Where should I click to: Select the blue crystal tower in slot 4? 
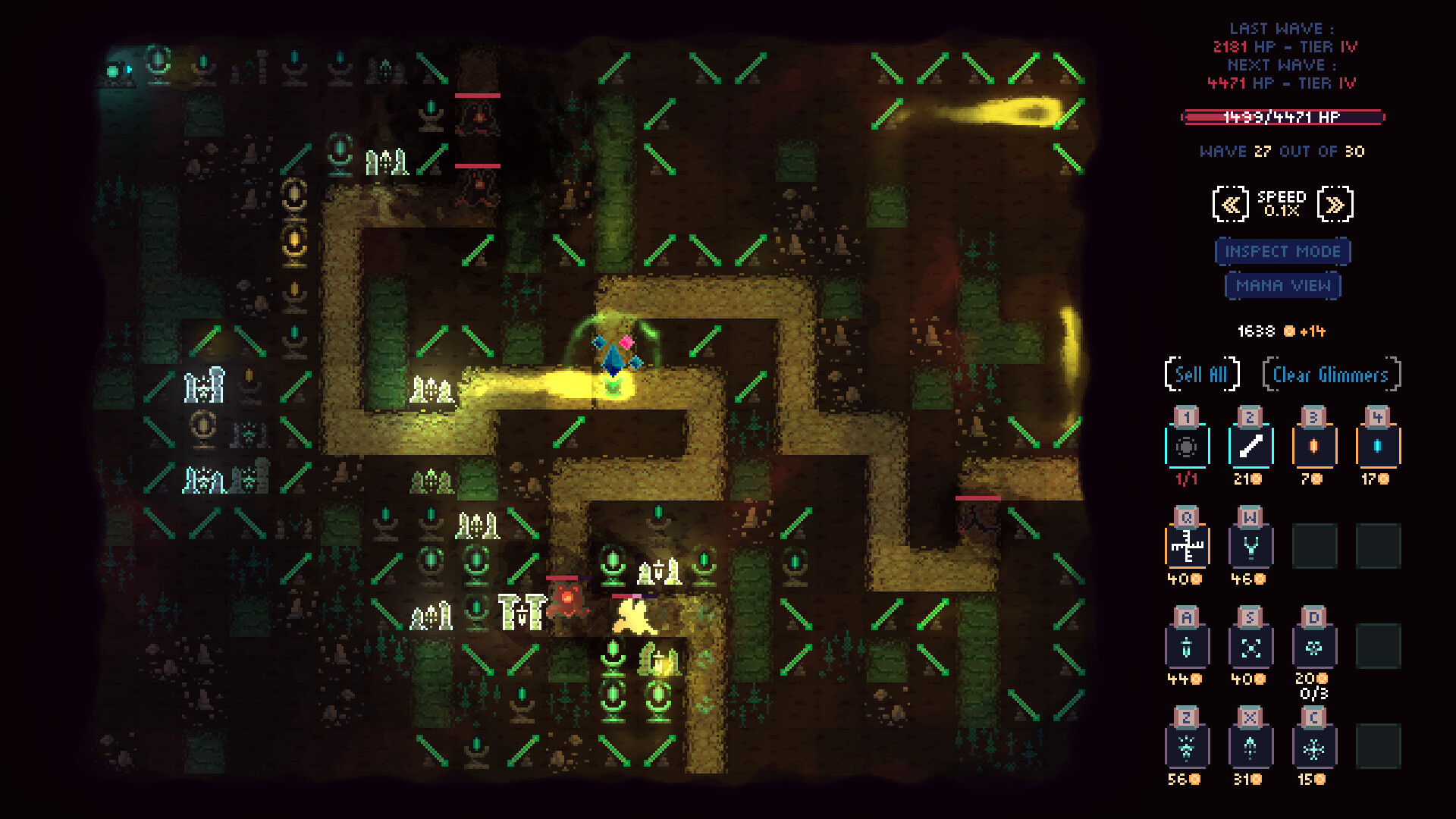tap(1378, 446)
